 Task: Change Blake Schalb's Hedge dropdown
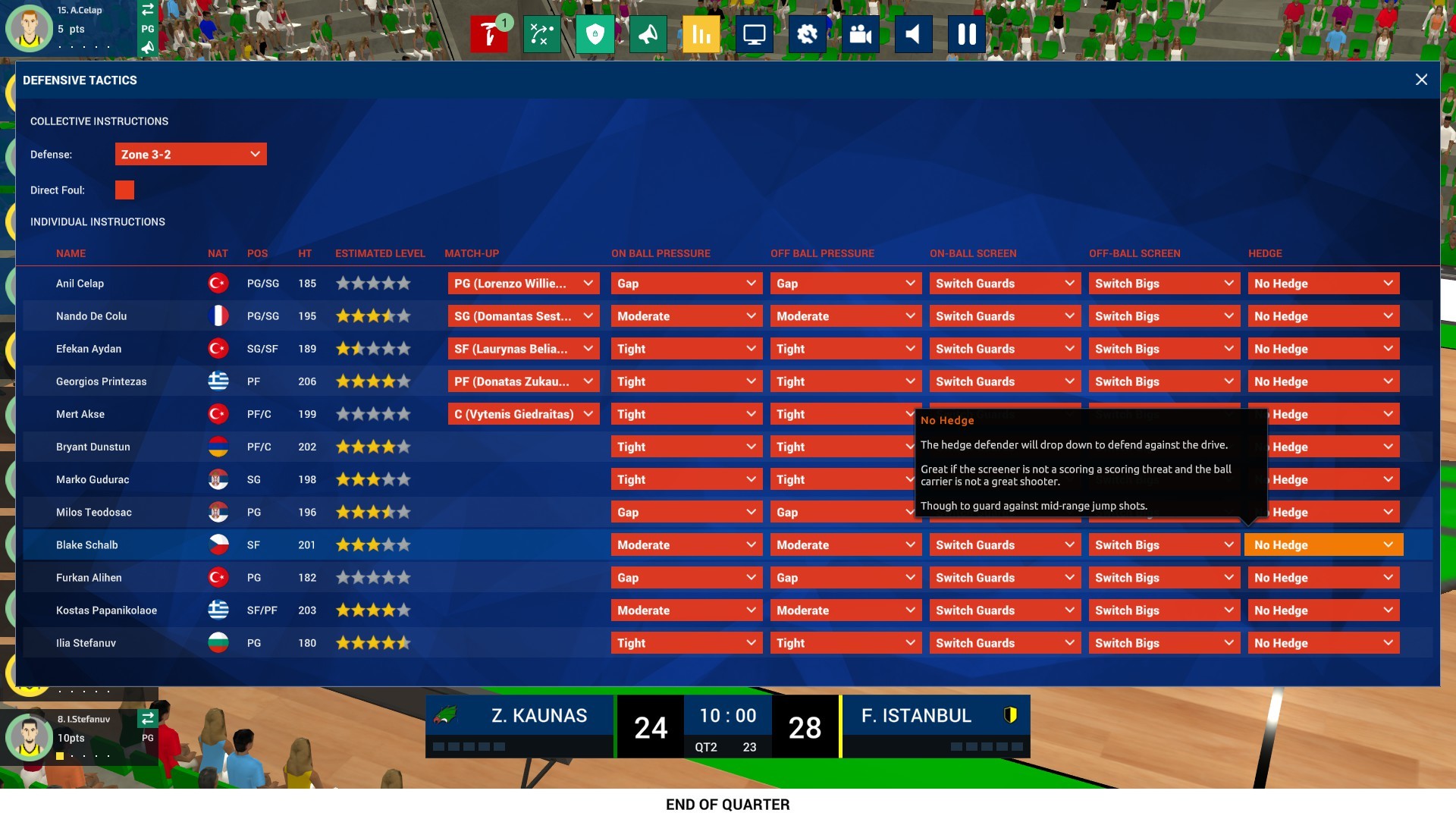coord(1323,544)
